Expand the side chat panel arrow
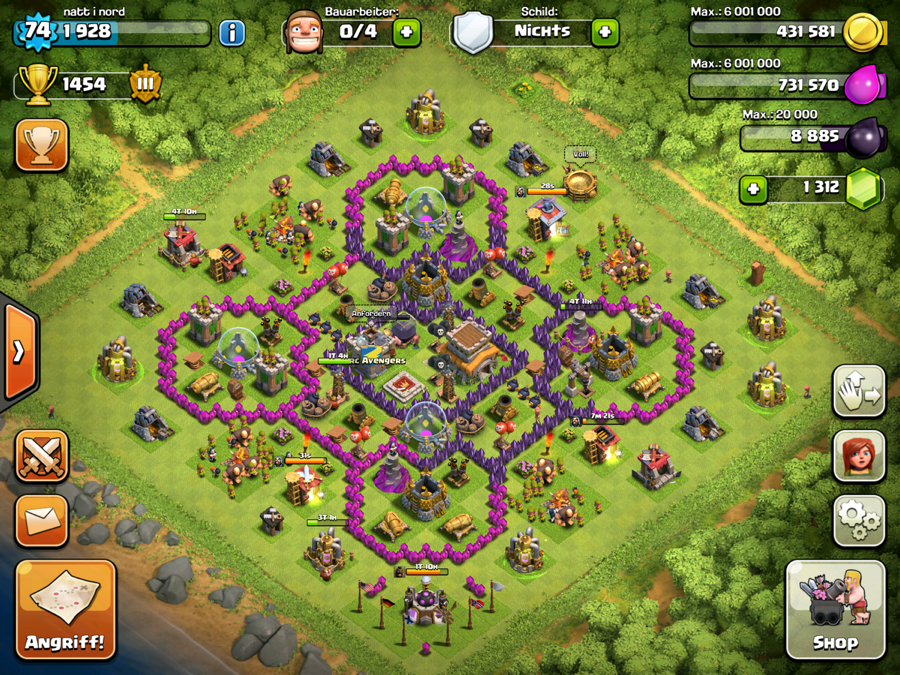 click(x=18, y=350)
